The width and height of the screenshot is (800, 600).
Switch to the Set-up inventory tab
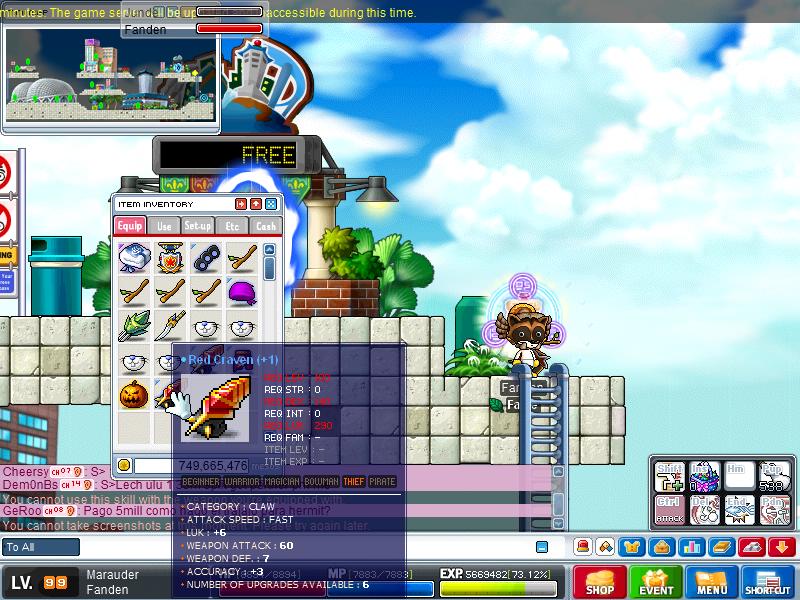pyautogui.click(x=197, y=226)
